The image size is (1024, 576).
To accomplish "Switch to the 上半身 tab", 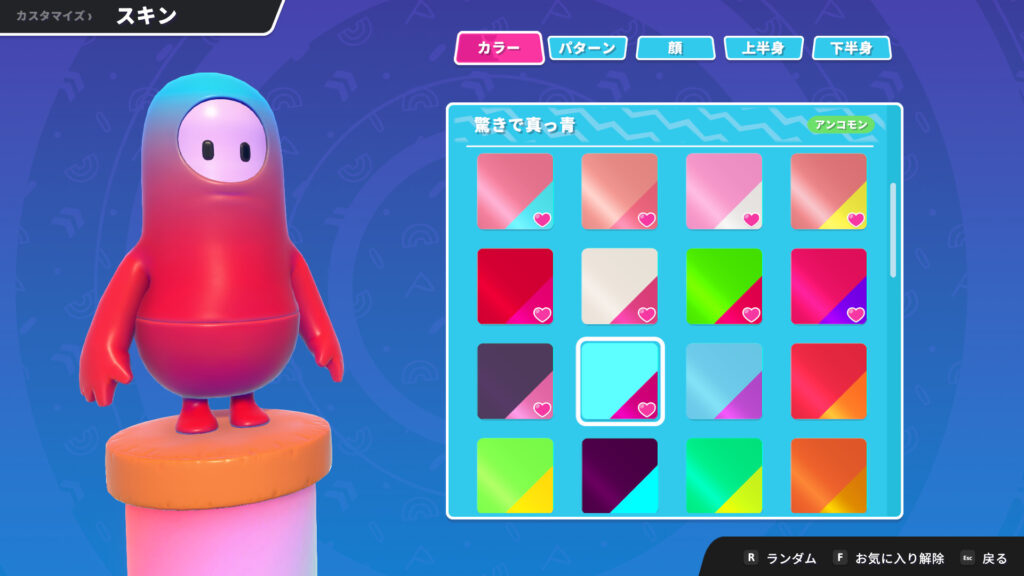I will click(763, 48).
